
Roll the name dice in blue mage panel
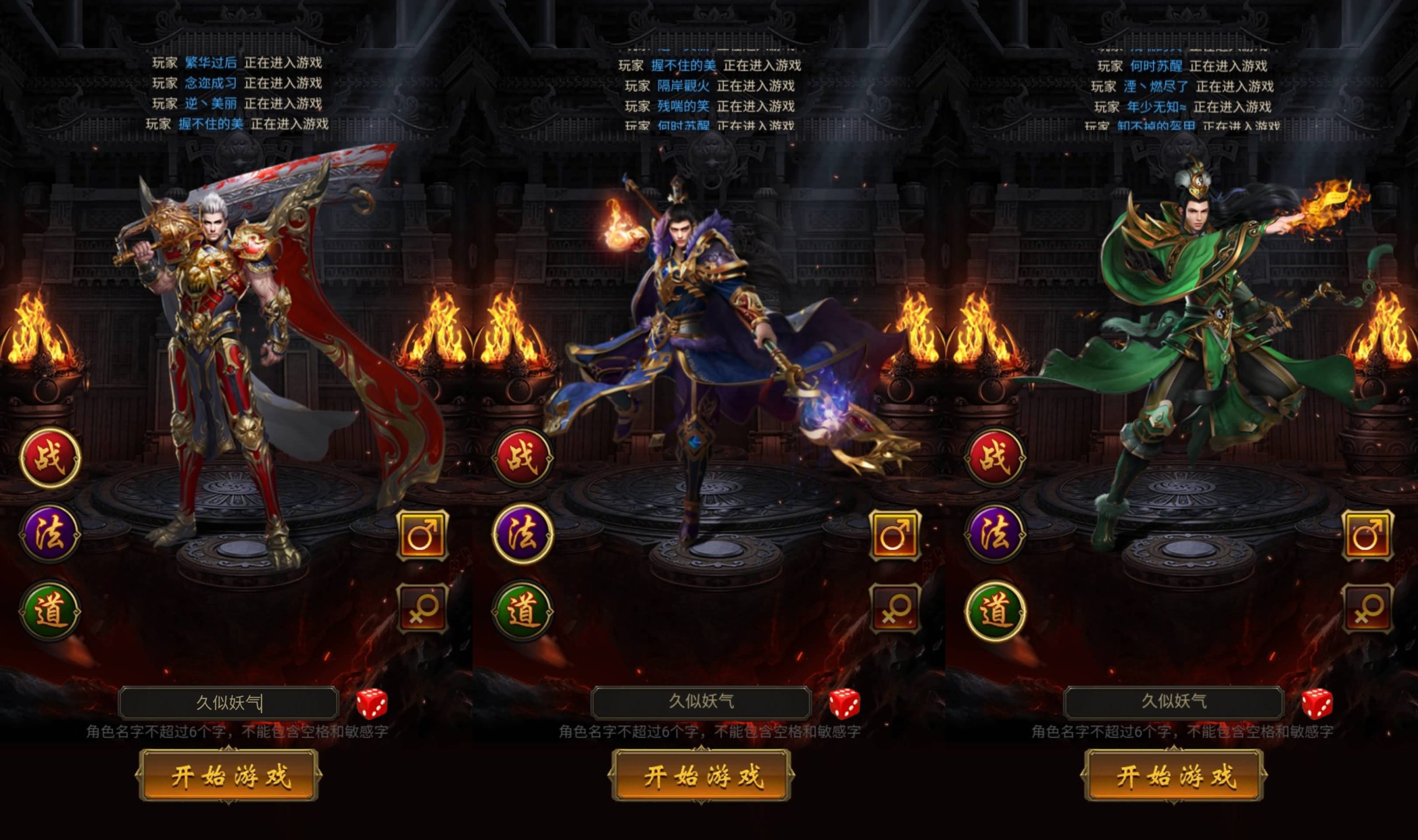pos(845,704)
